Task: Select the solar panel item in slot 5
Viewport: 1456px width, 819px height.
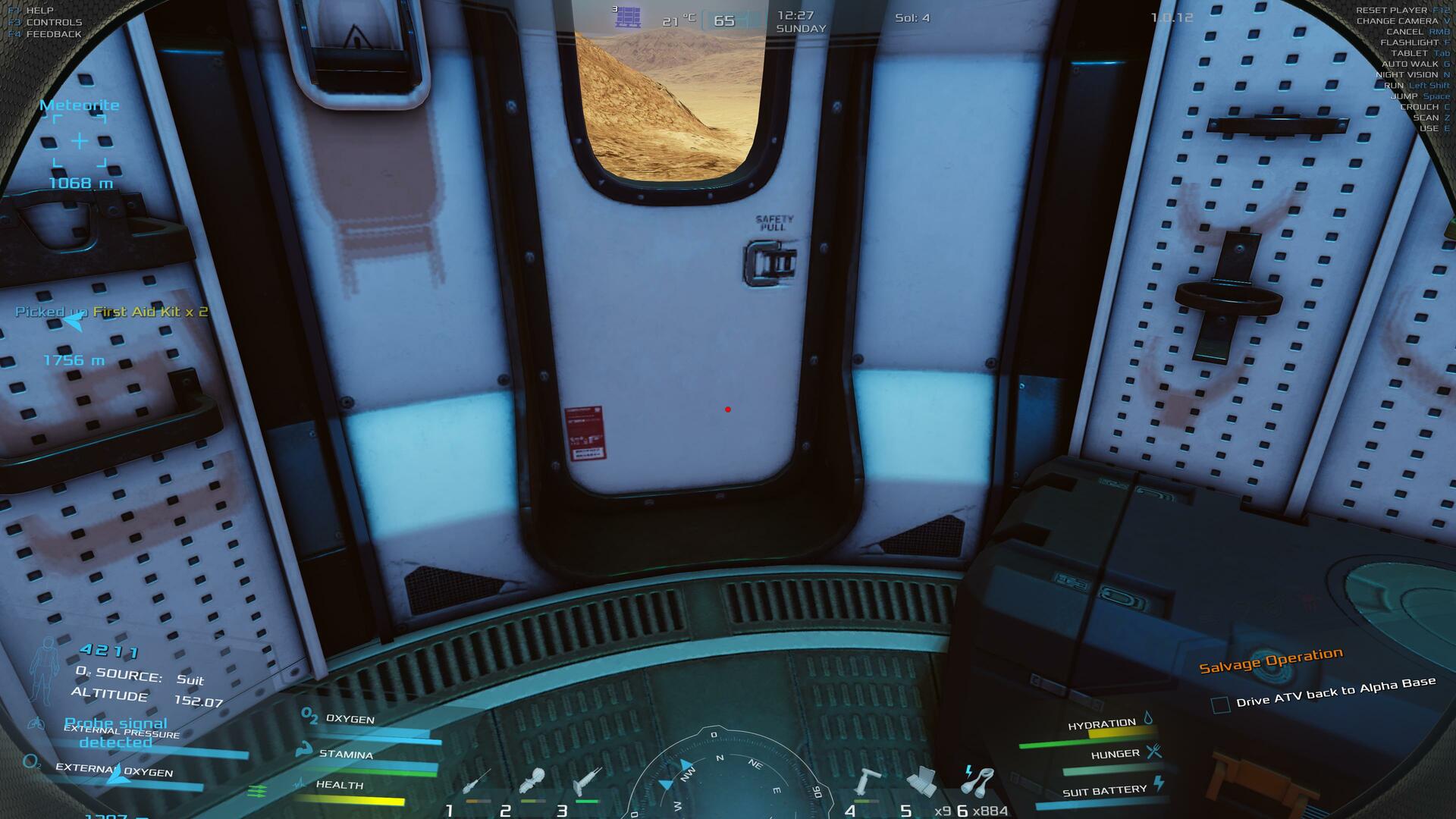Action: (921, 782)
